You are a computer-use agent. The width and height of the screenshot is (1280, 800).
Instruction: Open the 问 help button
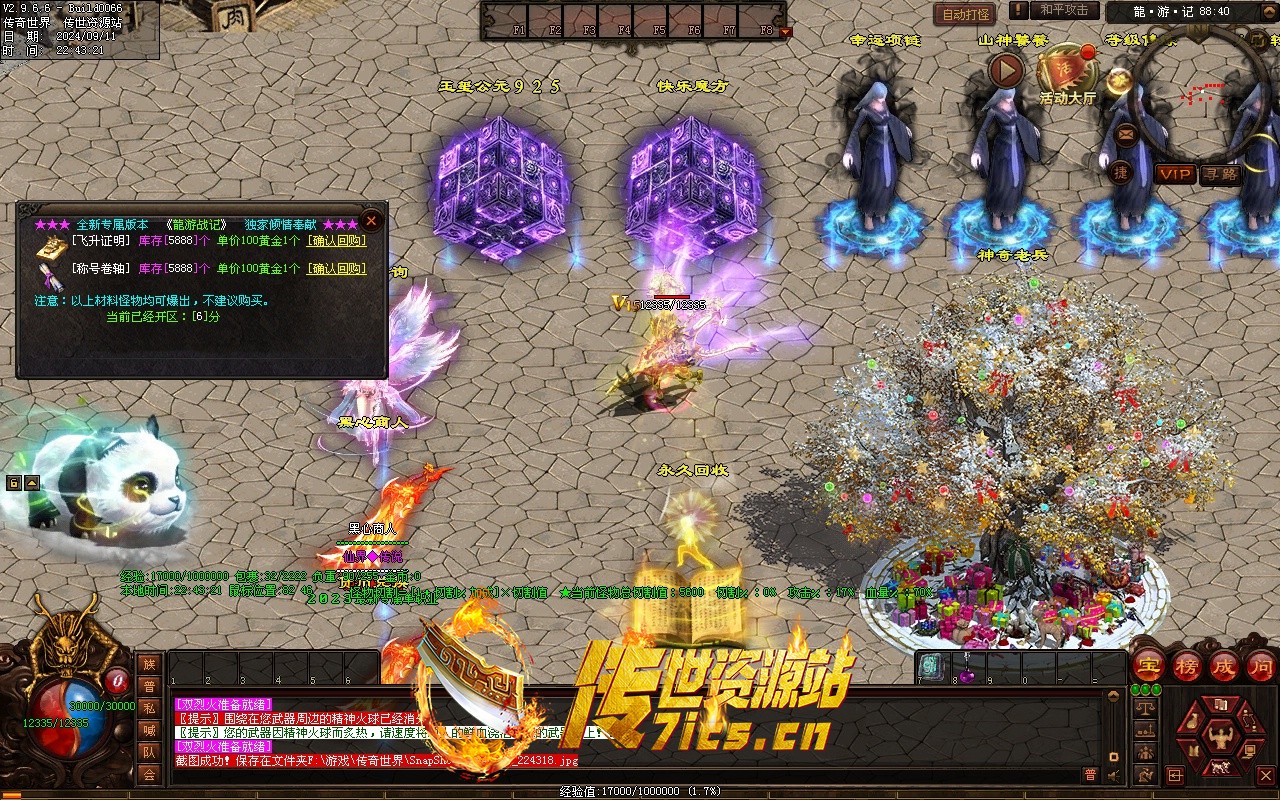pos(1262,666)
